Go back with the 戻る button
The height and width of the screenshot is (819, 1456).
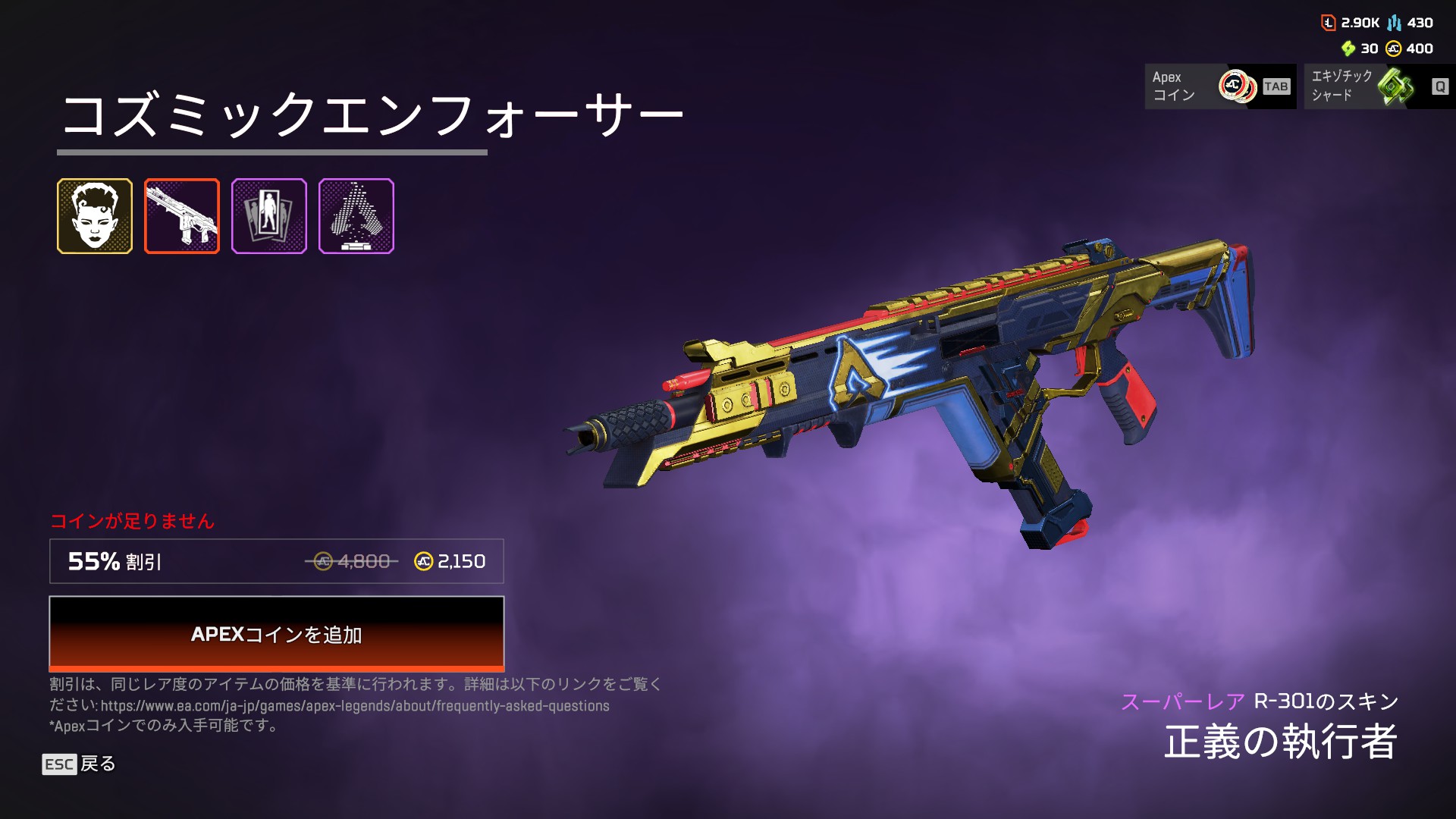[x=79, y=764]
